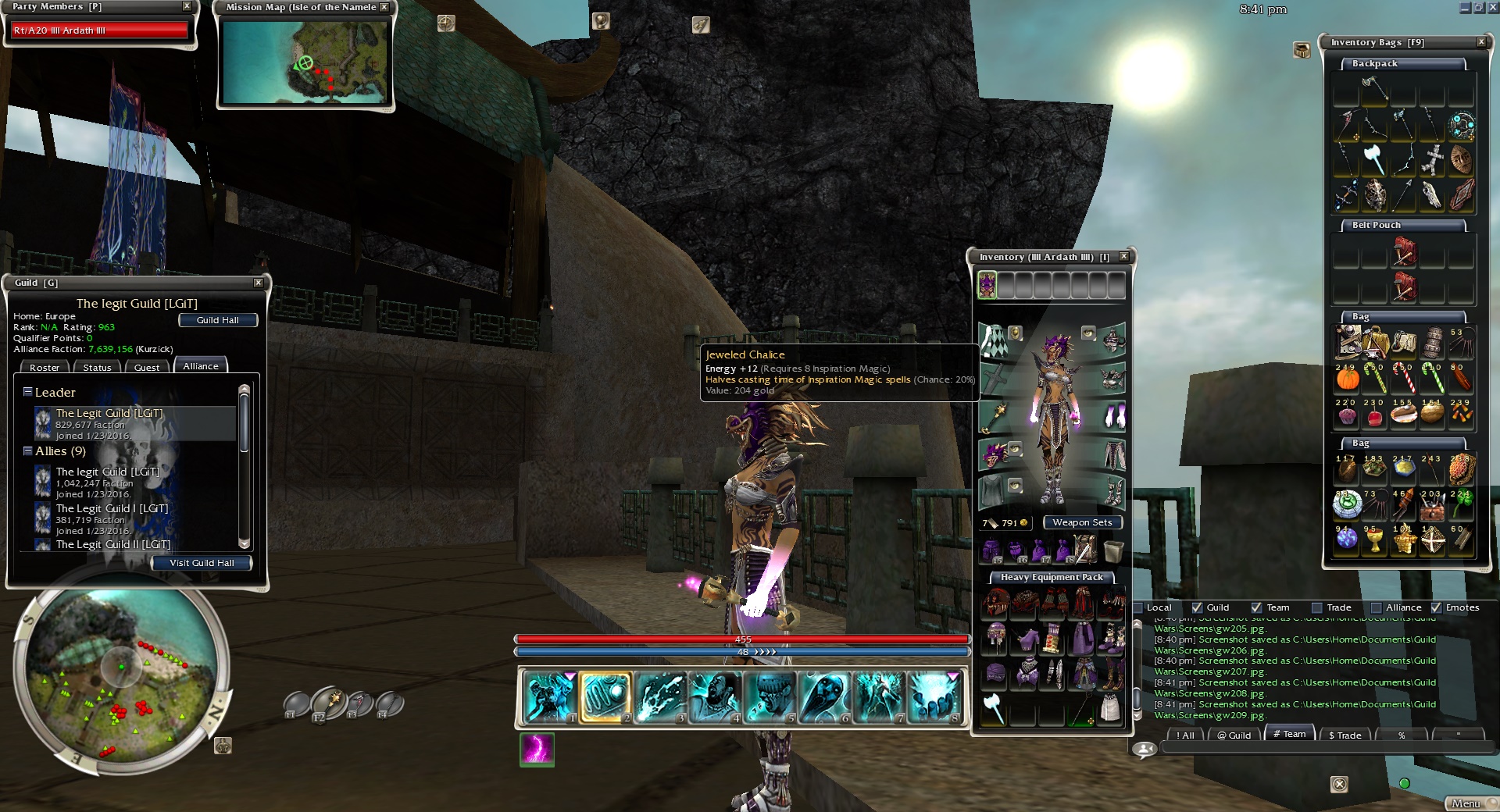This screenshot has width=1500, height=812.
Task: Close the Guild window
Action: [259, 283]
